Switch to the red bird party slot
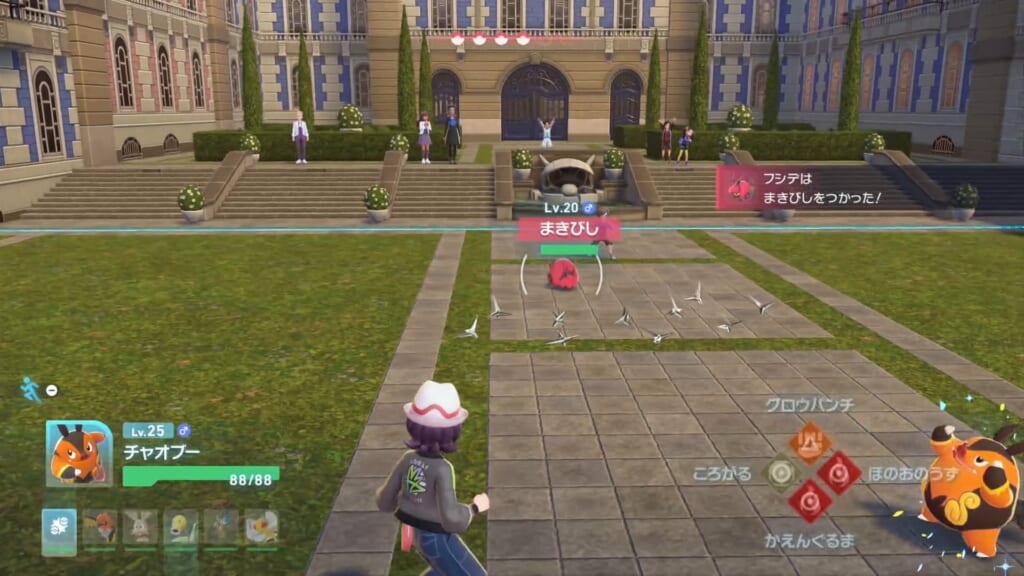 (x=100, y=527)
